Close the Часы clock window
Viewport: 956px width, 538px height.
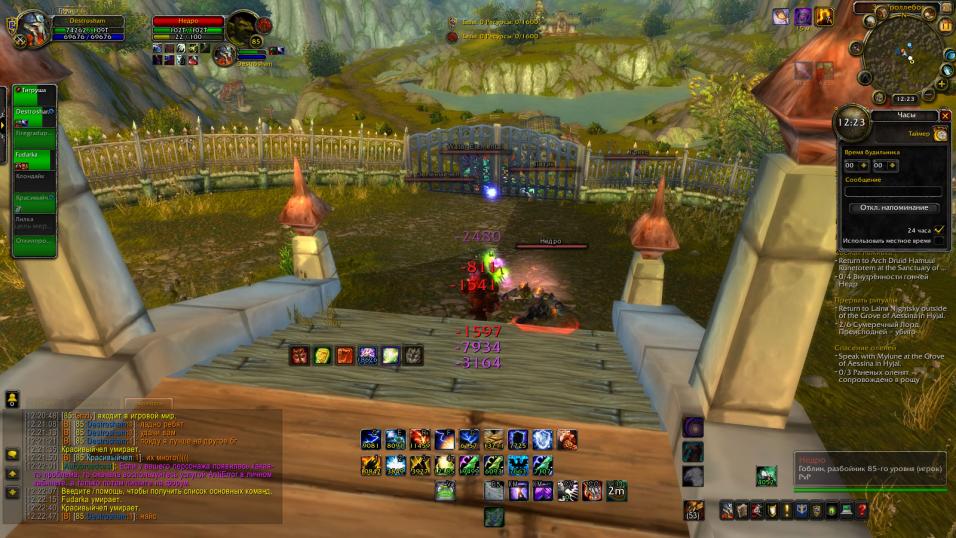(945, 116)
